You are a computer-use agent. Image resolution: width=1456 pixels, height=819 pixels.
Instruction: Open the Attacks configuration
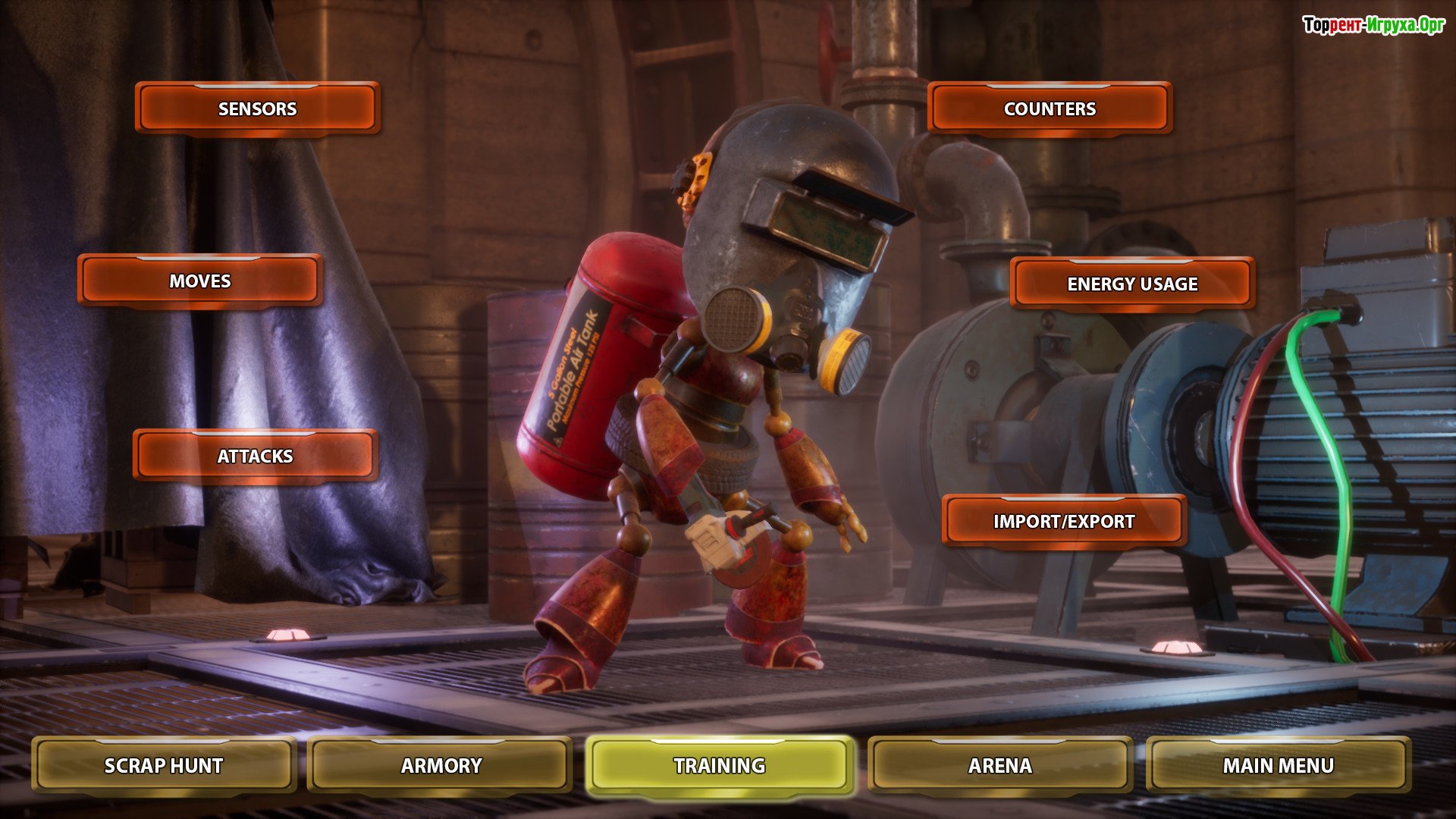(255, 456)
